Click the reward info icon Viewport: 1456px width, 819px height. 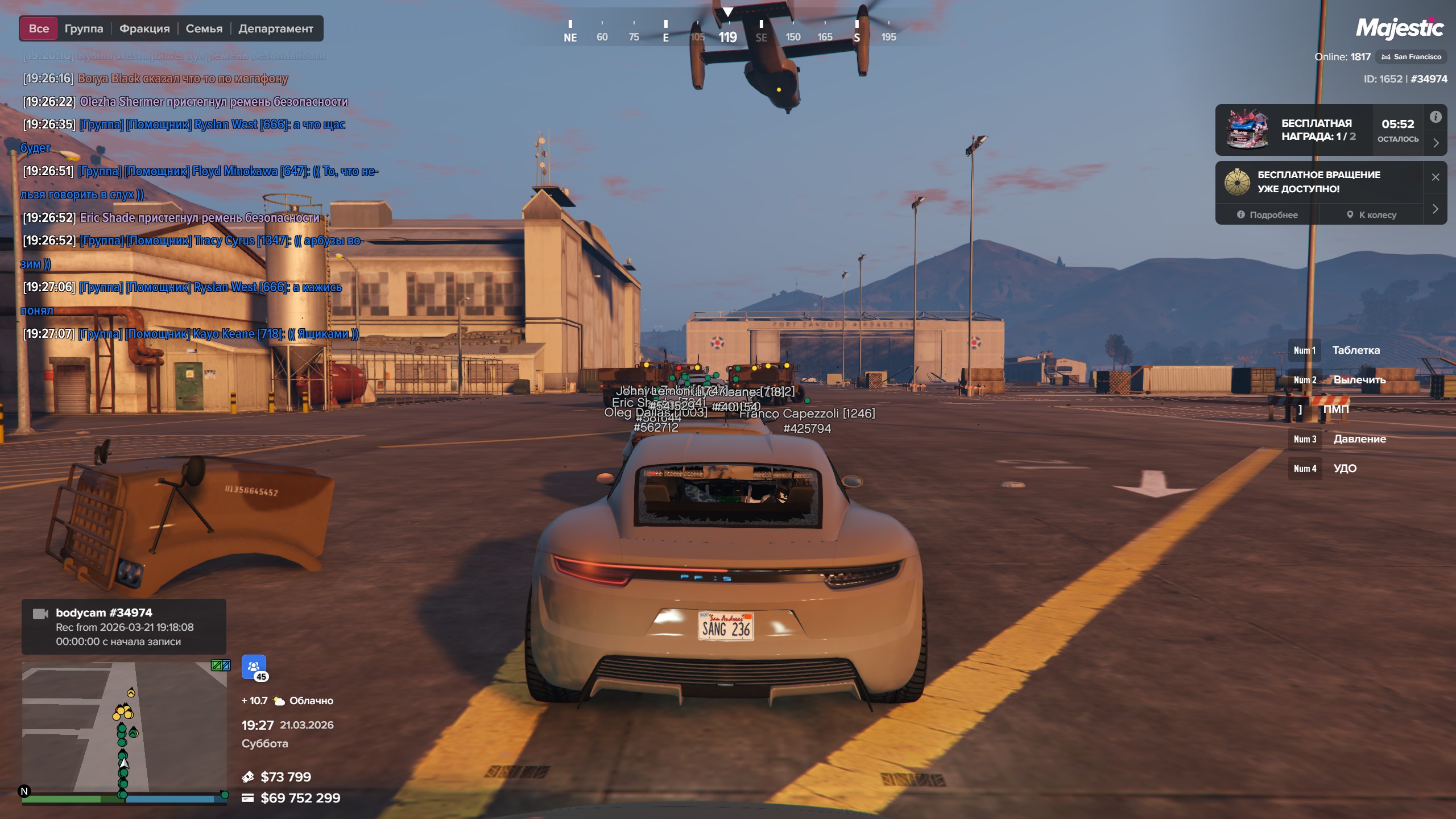[1436, 117]
